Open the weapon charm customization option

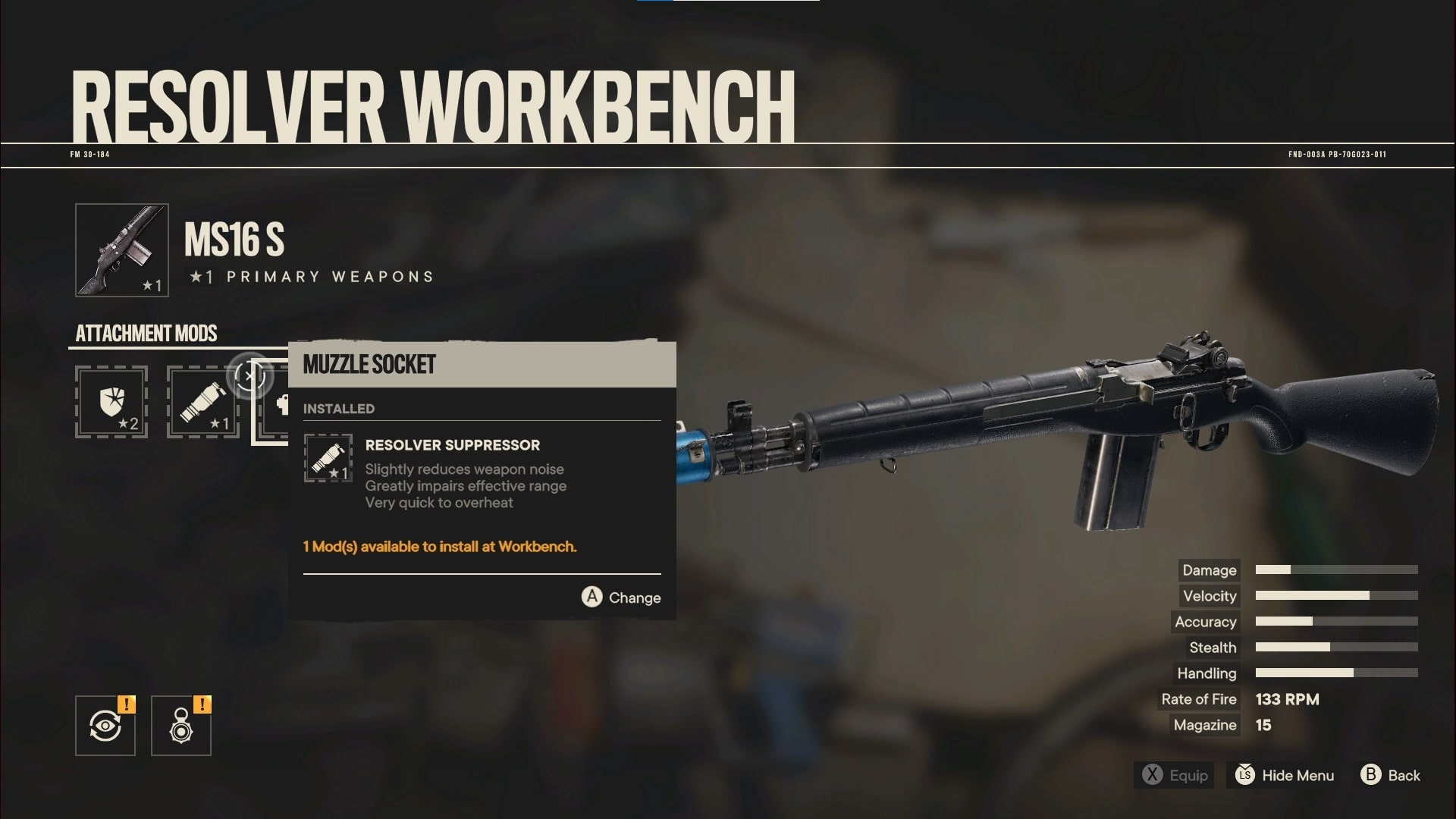pyautogui.click(x=181, y=725)
